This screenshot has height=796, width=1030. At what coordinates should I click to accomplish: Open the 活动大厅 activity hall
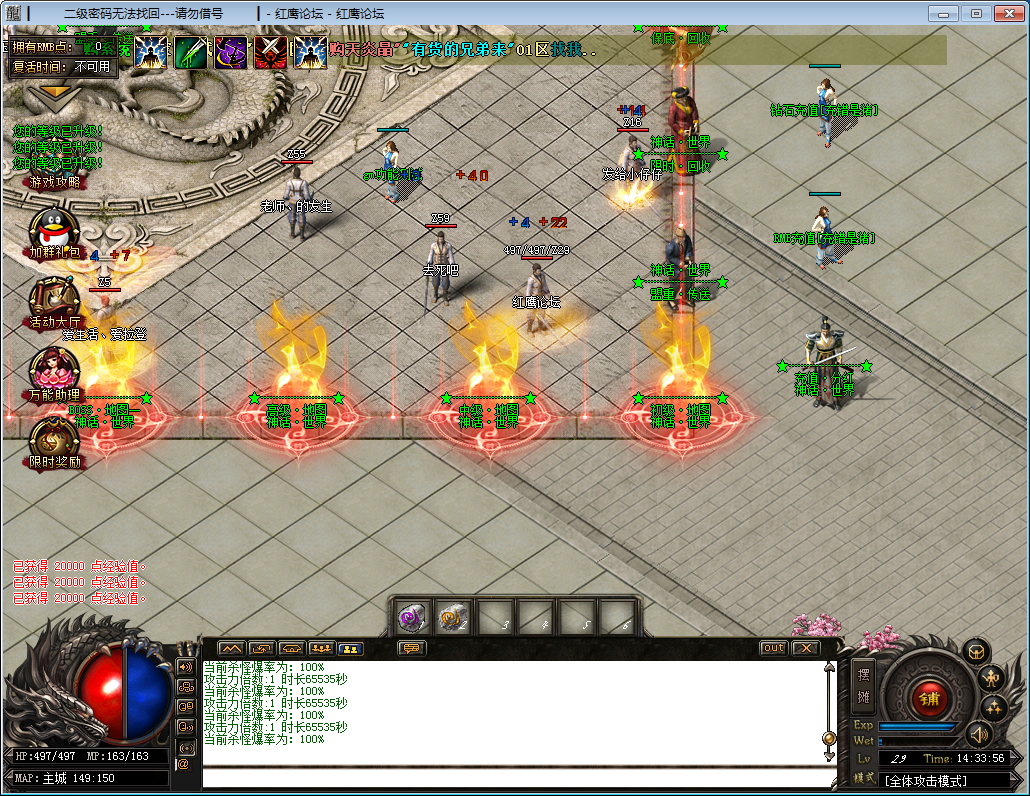[54, 300]
